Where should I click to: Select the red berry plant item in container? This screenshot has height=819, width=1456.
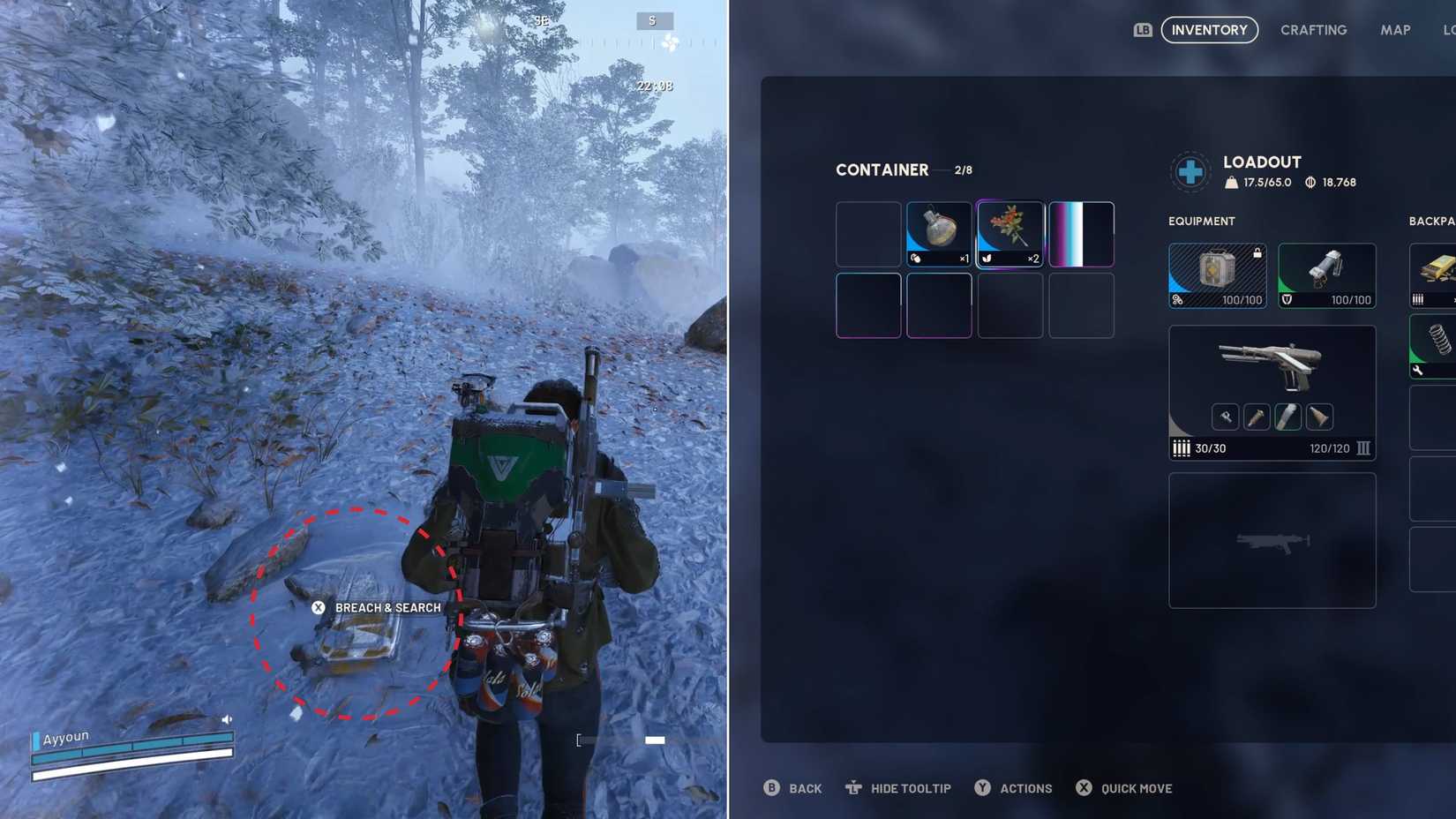point(1009,232)
